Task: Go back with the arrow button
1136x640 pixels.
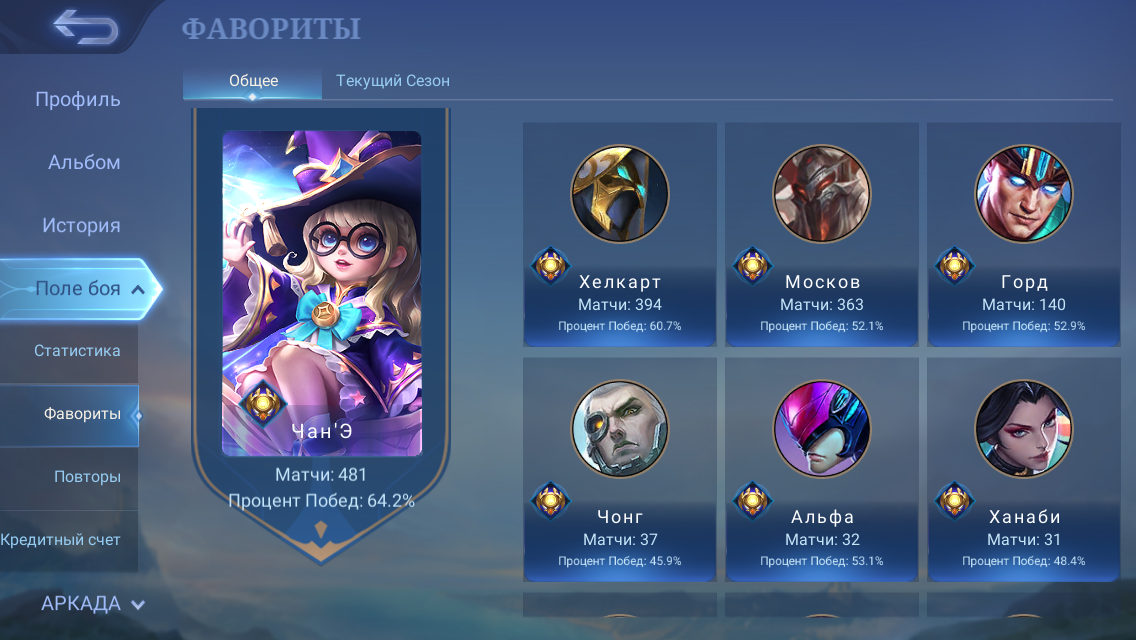Action: (85, 27)
